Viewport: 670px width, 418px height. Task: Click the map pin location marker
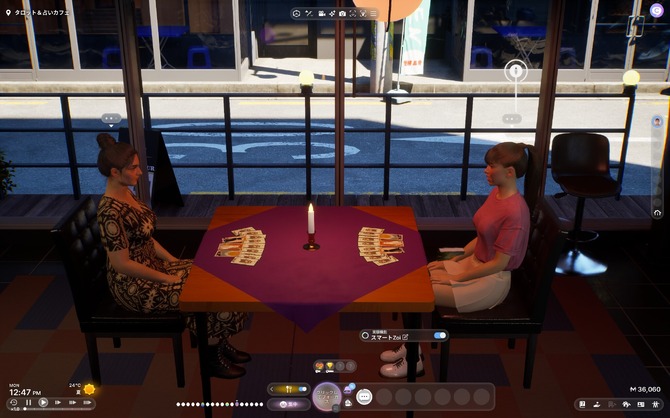tap(515, 70)
